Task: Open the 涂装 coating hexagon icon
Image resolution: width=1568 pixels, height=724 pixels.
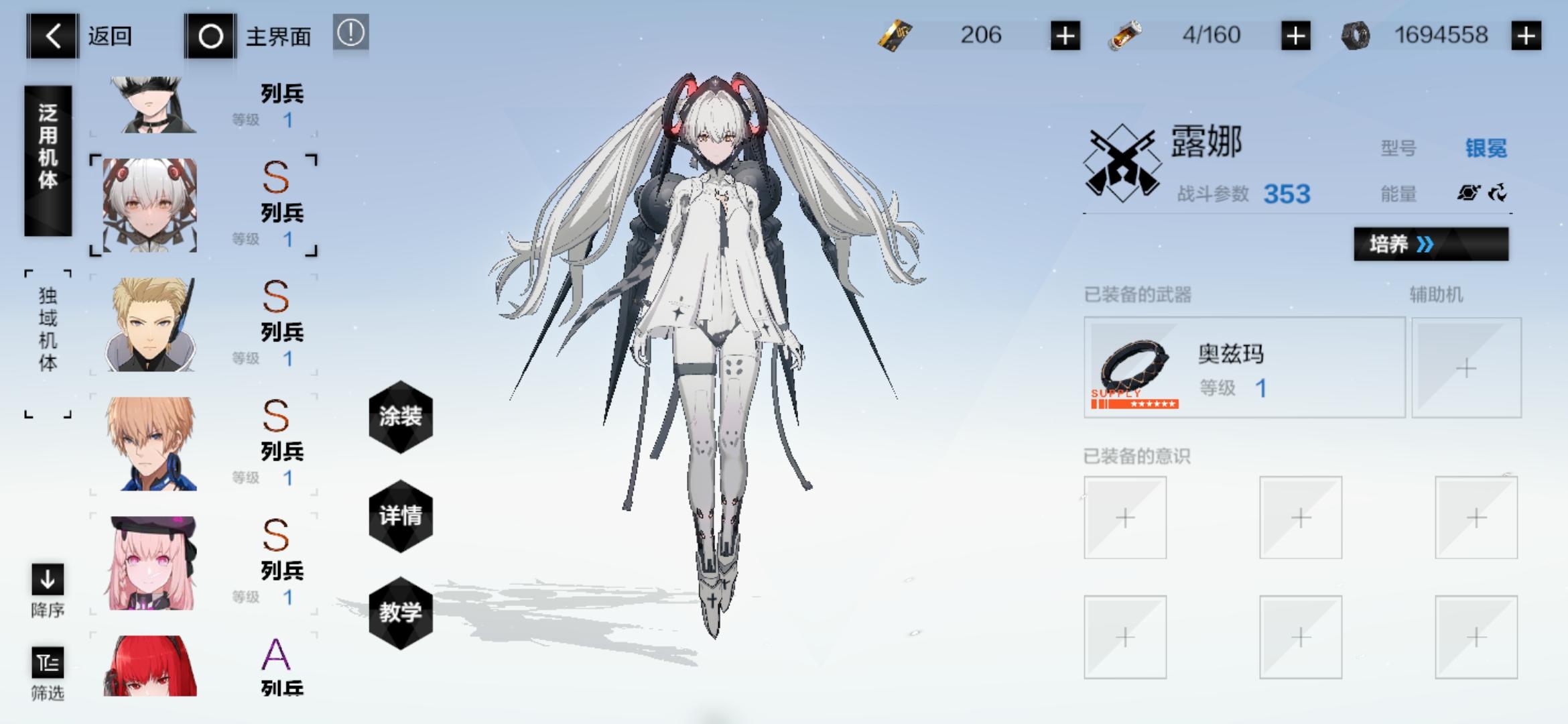Action: (399, 417)
